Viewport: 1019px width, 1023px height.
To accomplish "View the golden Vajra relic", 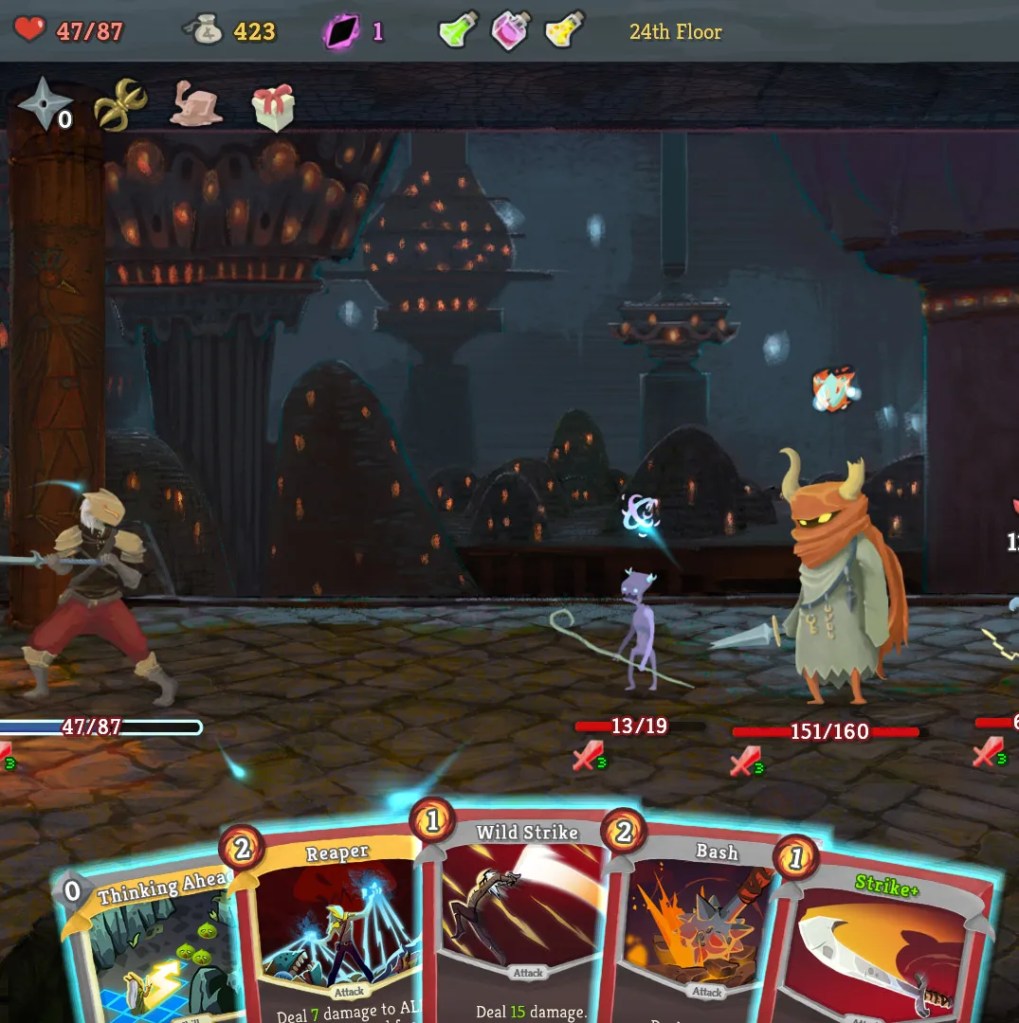I will coord(120,104).
